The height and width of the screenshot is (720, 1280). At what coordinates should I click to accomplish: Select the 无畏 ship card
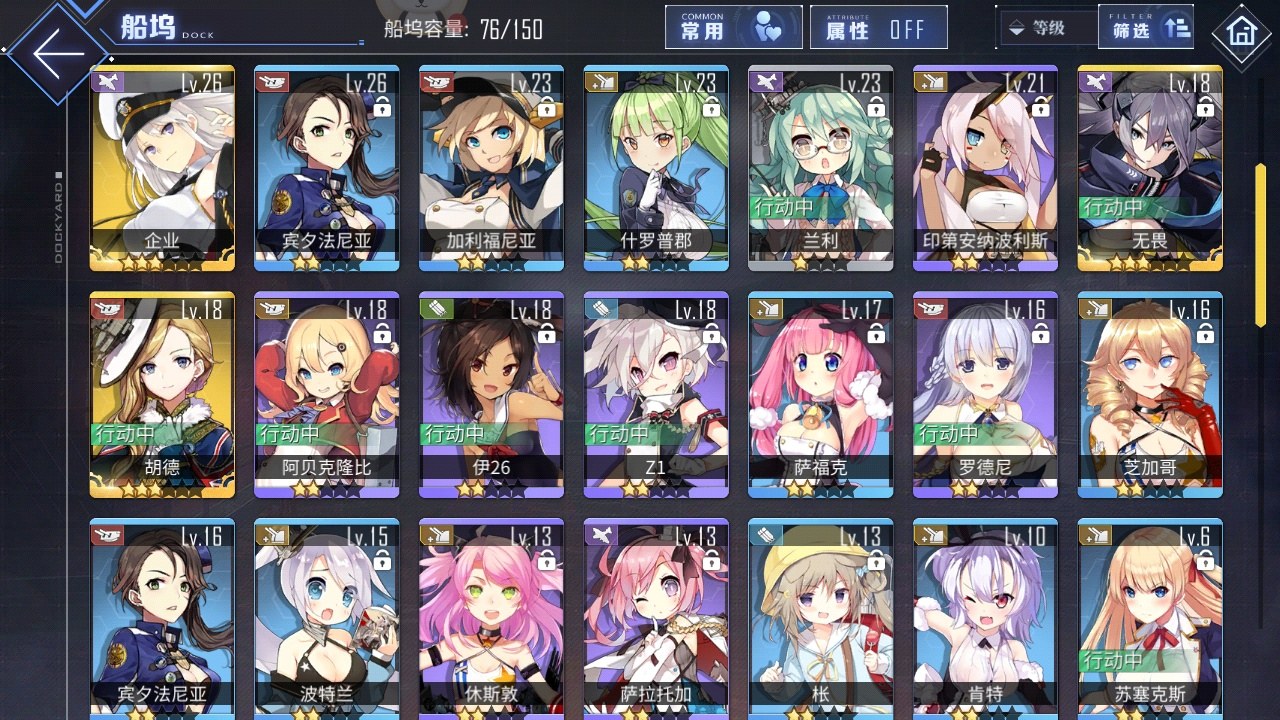tap(1149, 168)
